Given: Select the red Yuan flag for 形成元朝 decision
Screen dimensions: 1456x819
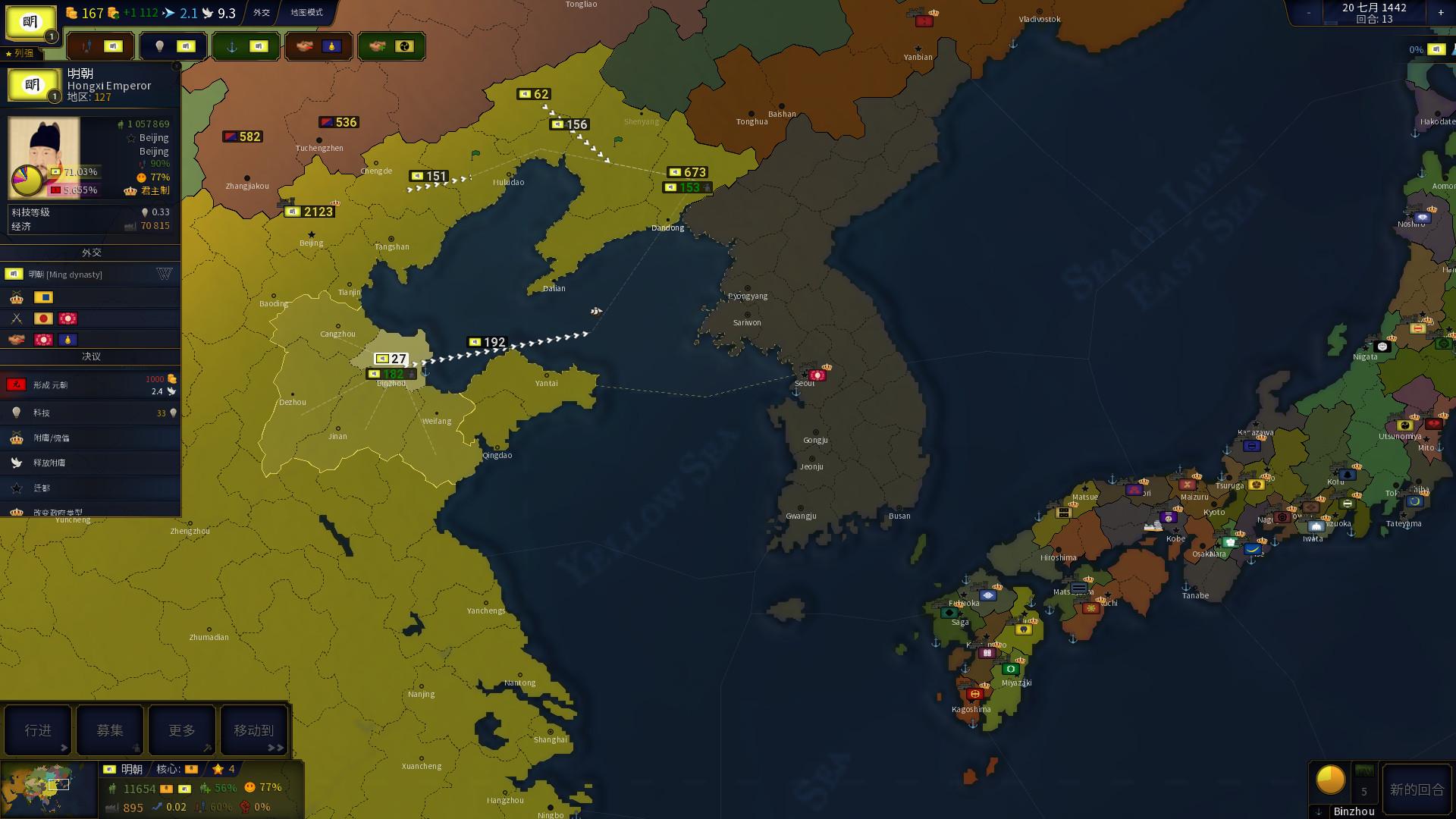Looking at the screenshot, I should click(17, 385).
